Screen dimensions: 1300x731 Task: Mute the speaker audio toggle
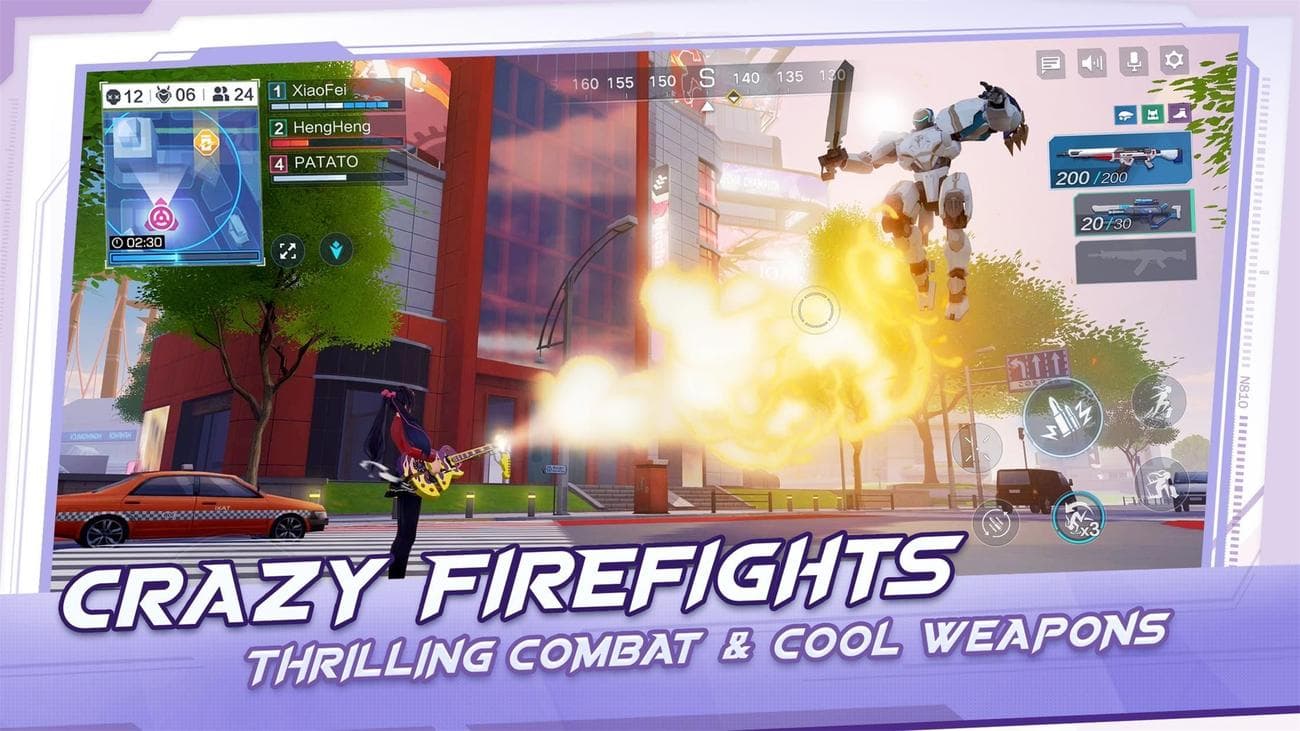pos(1092,62)
